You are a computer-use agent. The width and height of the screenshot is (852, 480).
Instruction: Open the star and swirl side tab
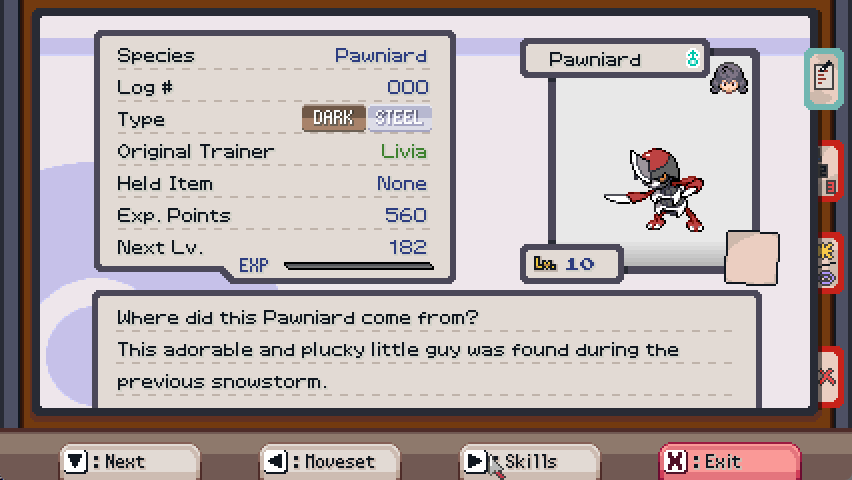pos(827,263)
